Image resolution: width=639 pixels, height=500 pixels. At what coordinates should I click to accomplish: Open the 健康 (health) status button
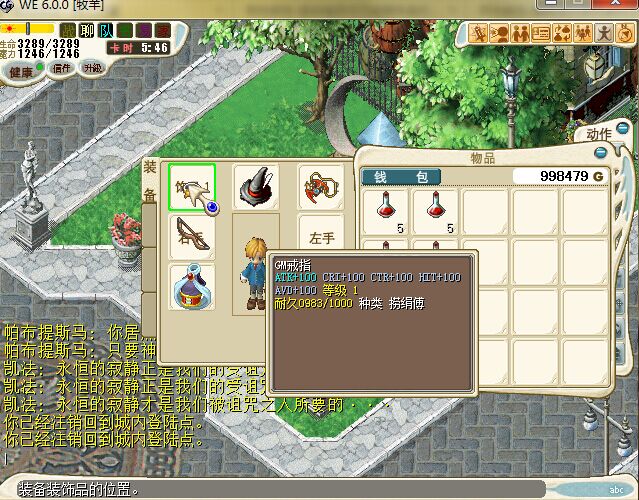tap(20, 71)
